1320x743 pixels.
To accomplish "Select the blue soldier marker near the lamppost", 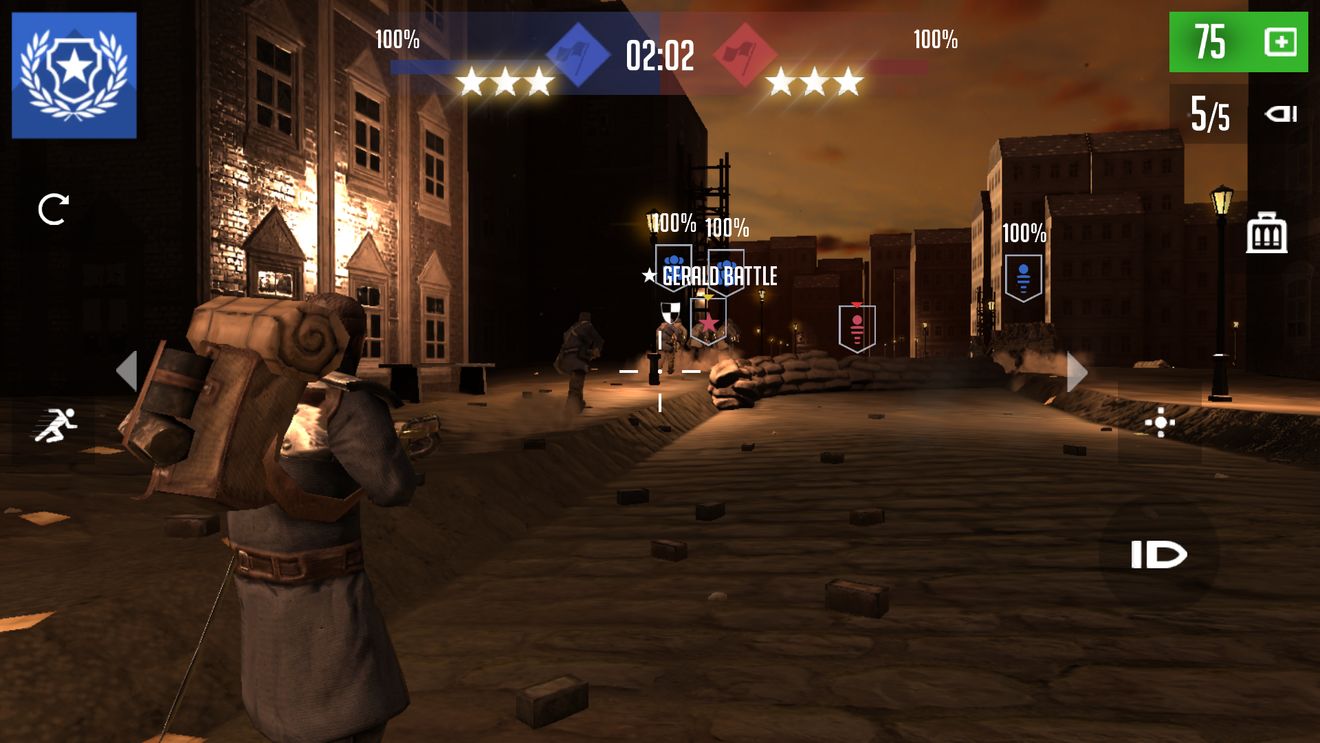I will (1023, 277).
